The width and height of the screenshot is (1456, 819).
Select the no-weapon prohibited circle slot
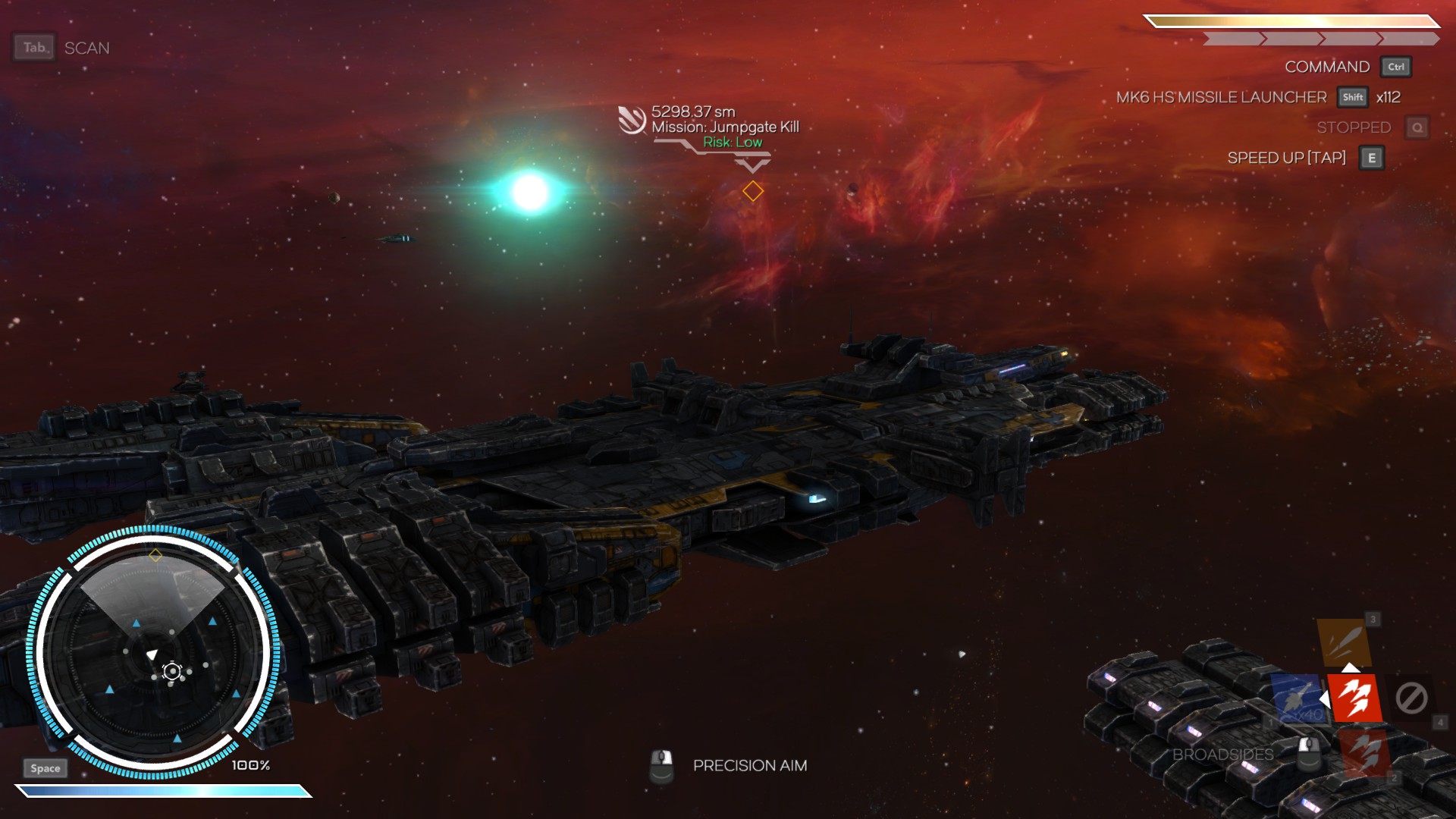point(1411,698)
